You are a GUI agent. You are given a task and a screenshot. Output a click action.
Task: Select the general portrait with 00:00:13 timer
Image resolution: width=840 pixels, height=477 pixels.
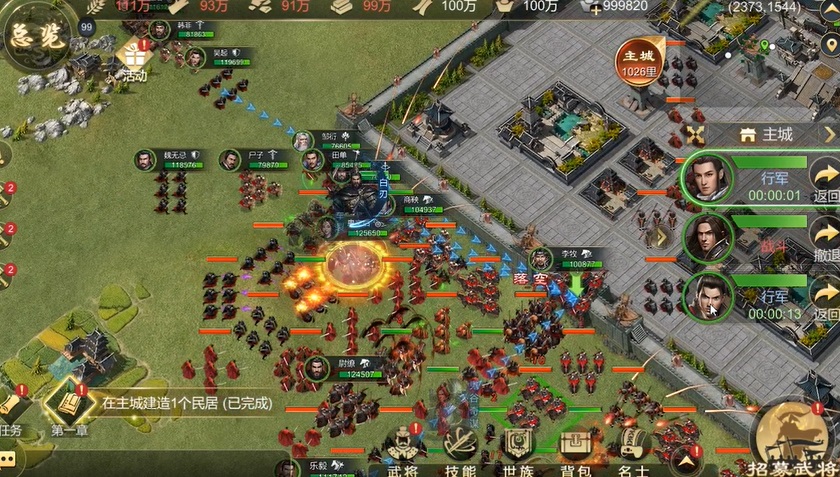(x=708, y=297)
